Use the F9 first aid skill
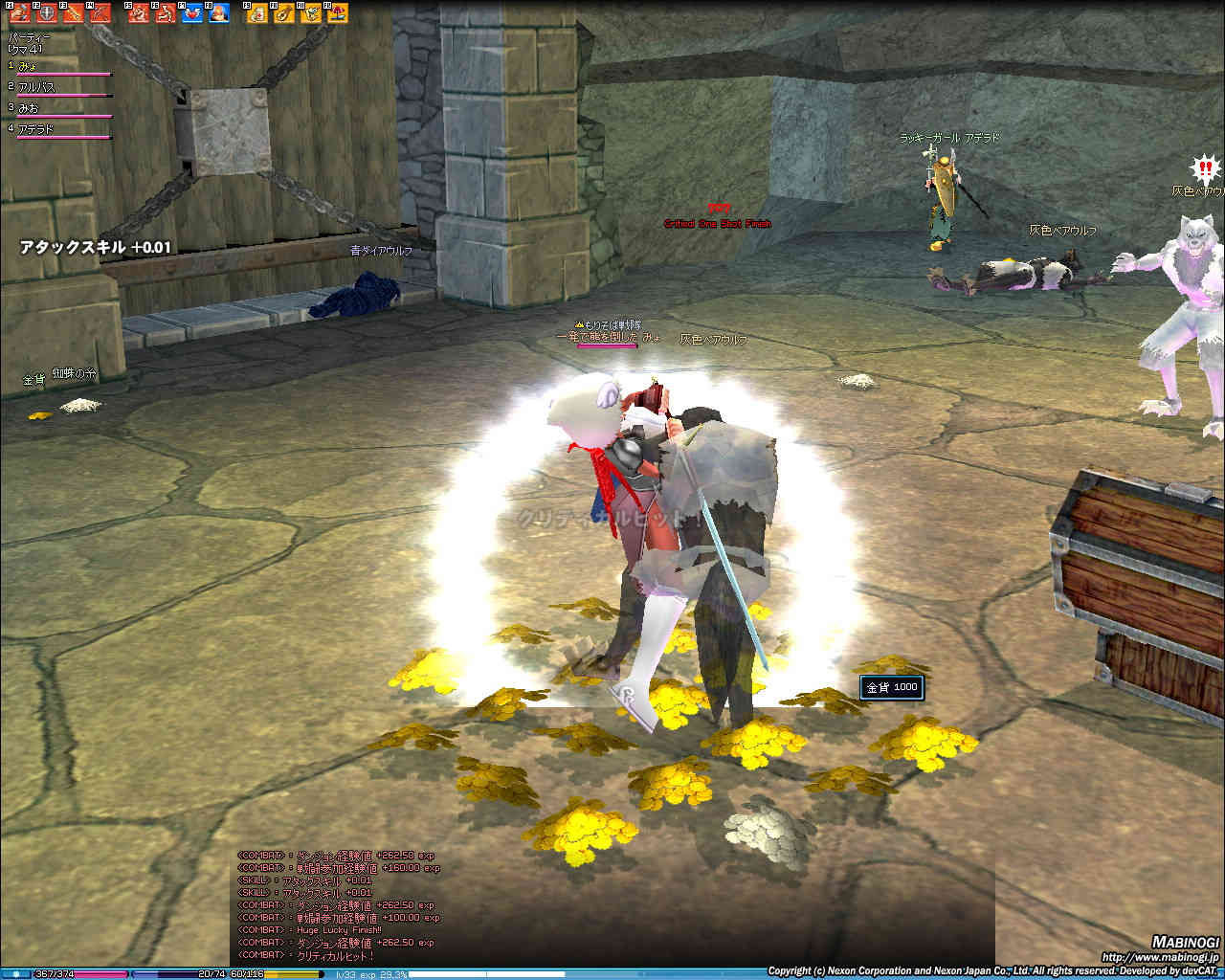1225x980 pixels. pyautogui.click(x=257, y=13)
